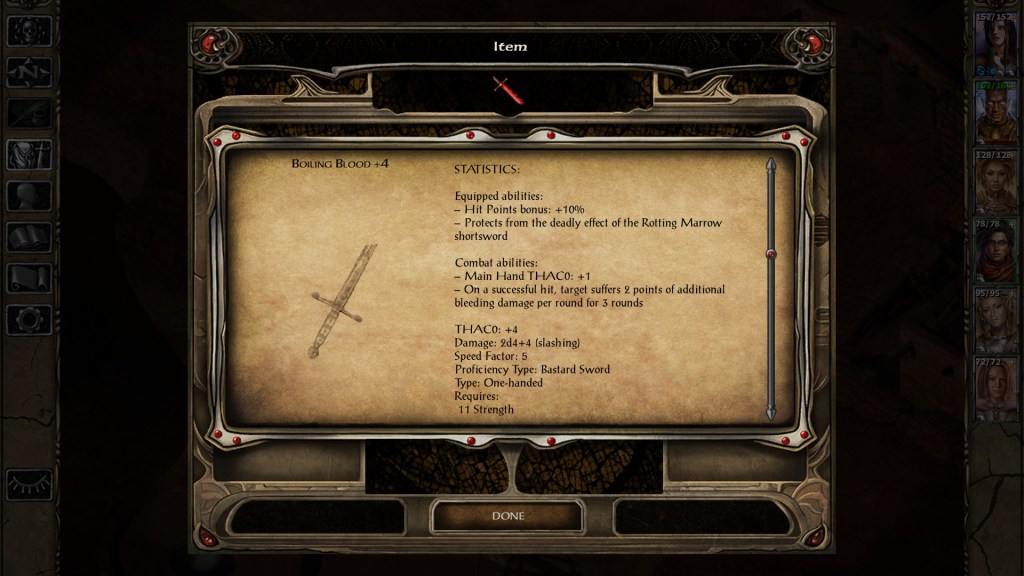The width and height of the screenshot is (1024, 576).
Task: Open the options gear icon
Action: (29, 320)
